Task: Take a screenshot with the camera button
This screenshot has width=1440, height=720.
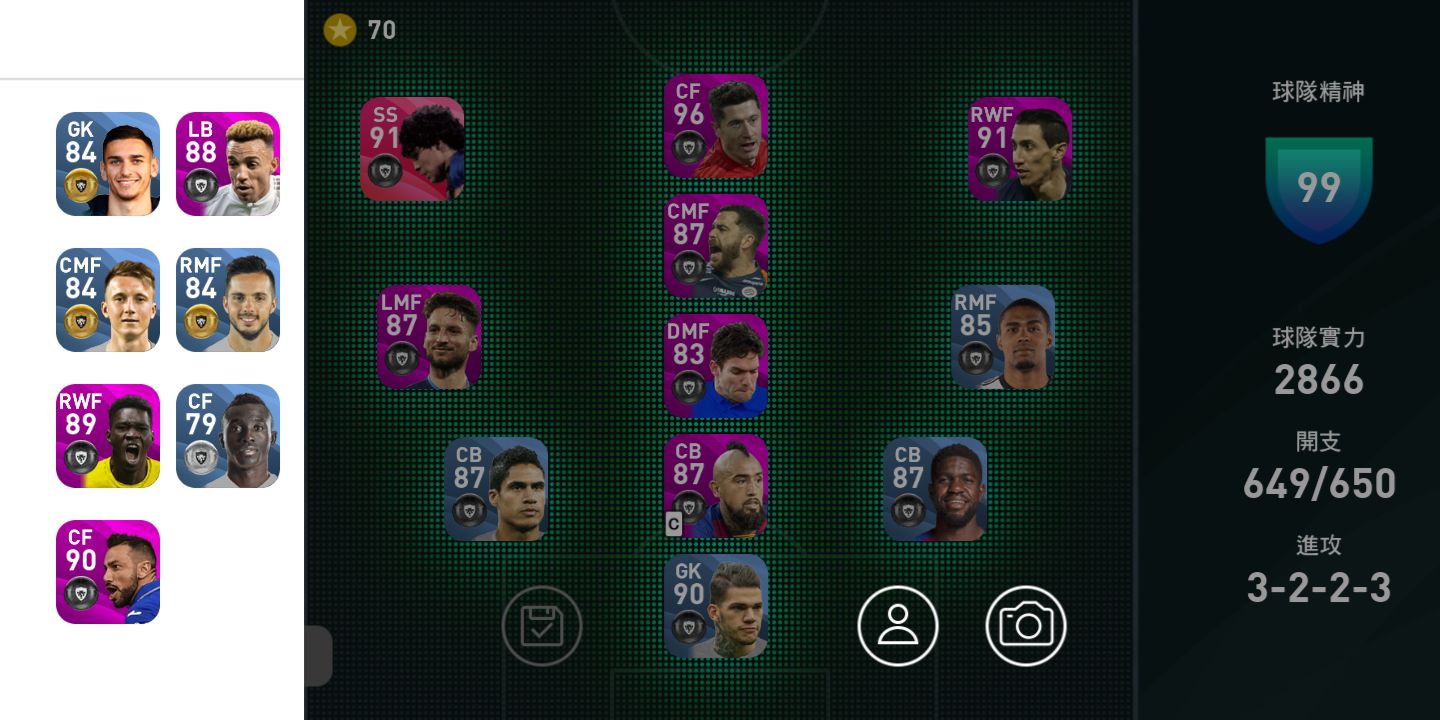Action: (x=1026, y=626)
